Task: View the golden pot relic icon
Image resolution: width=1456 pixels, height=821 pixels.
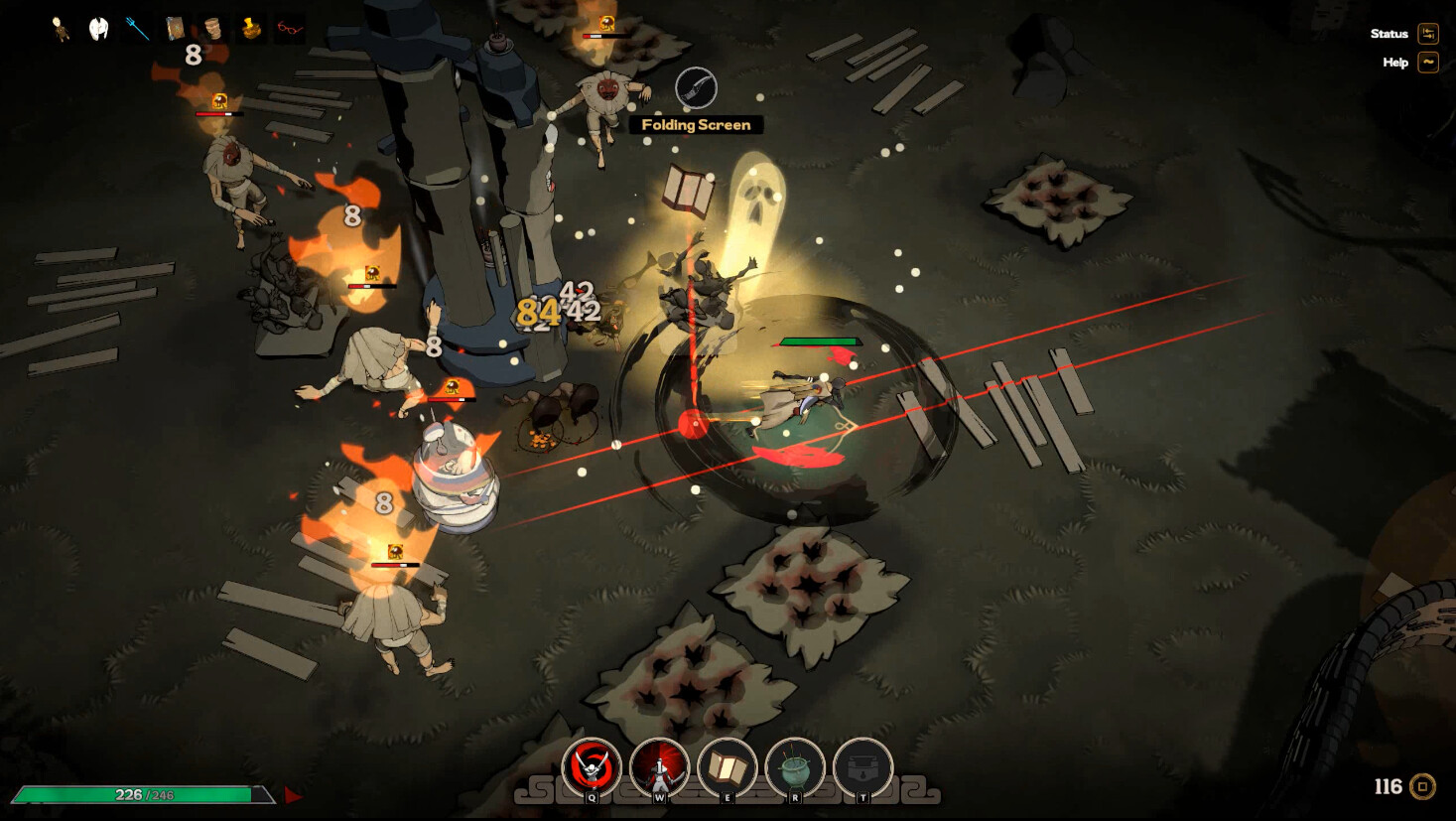Action: tap(251, 29)
